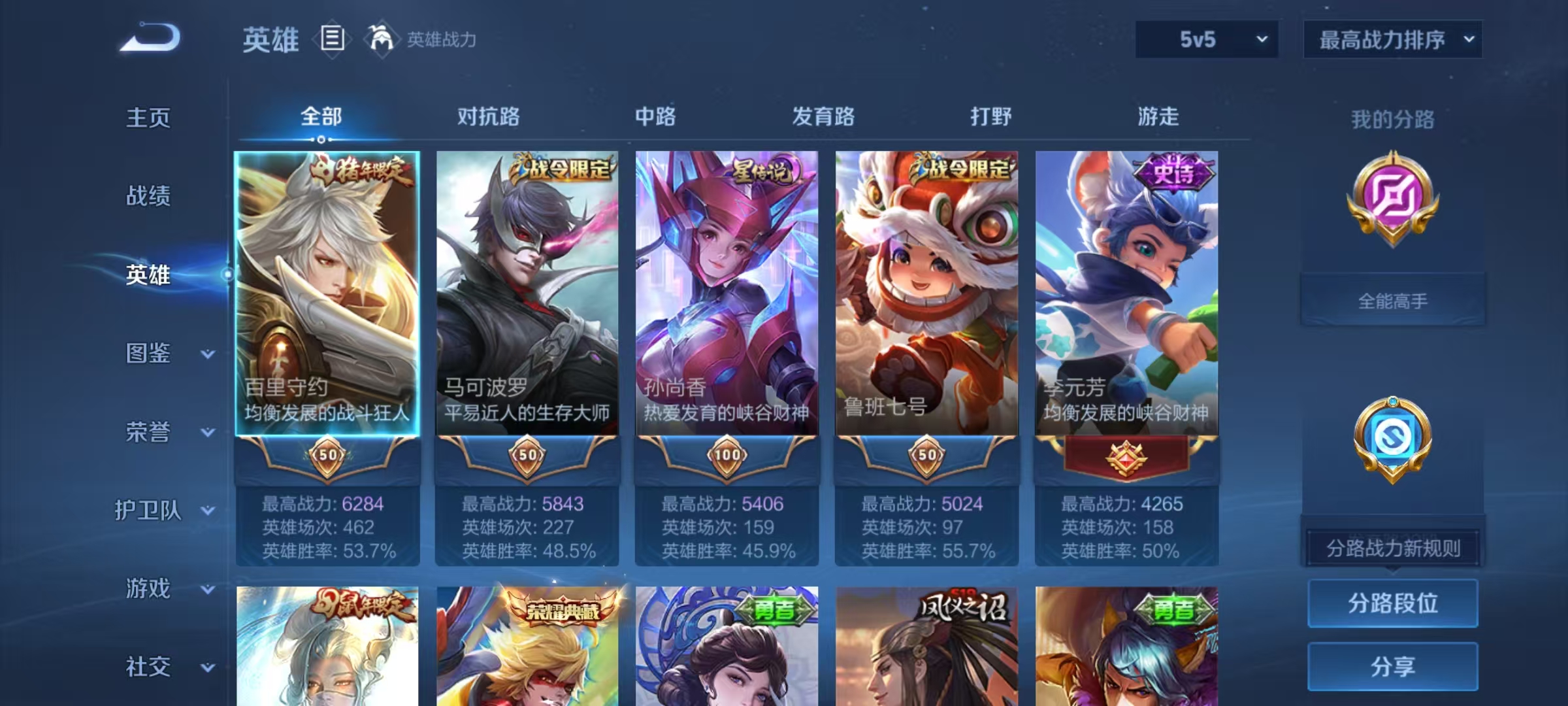Expand the 荣誉 sidebar section

pyautogui.click(x=150, y=431)
